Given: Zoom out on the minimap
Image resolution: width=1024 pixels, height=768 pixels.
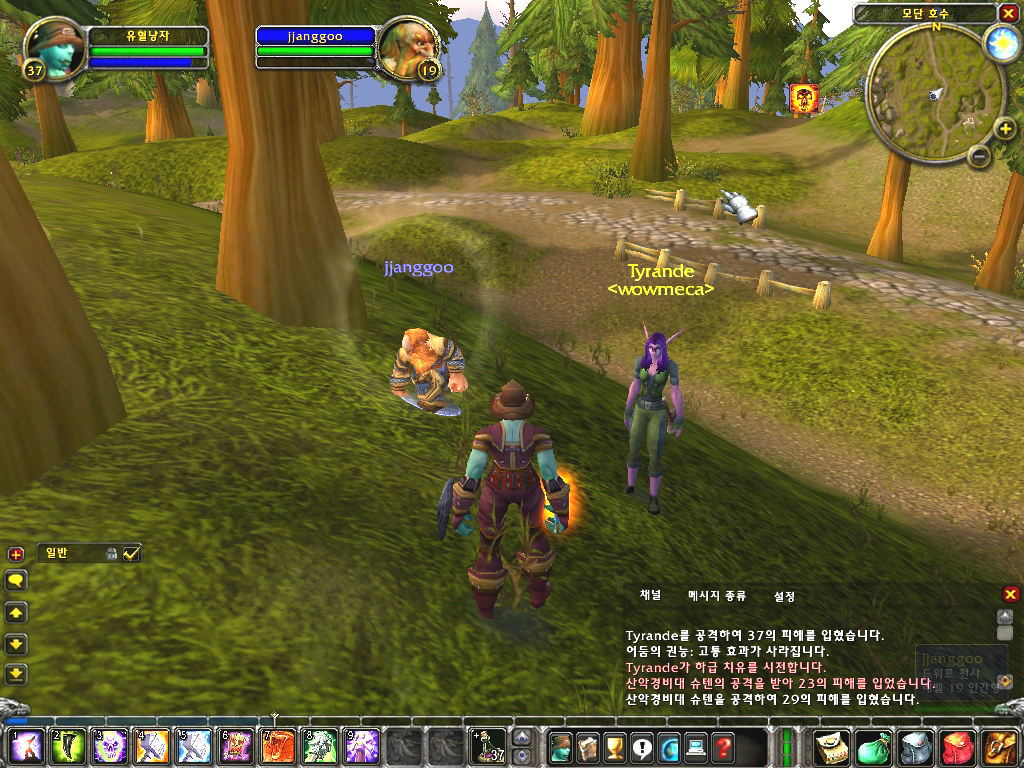Looking at the screenshot, I should click(980, 156).
